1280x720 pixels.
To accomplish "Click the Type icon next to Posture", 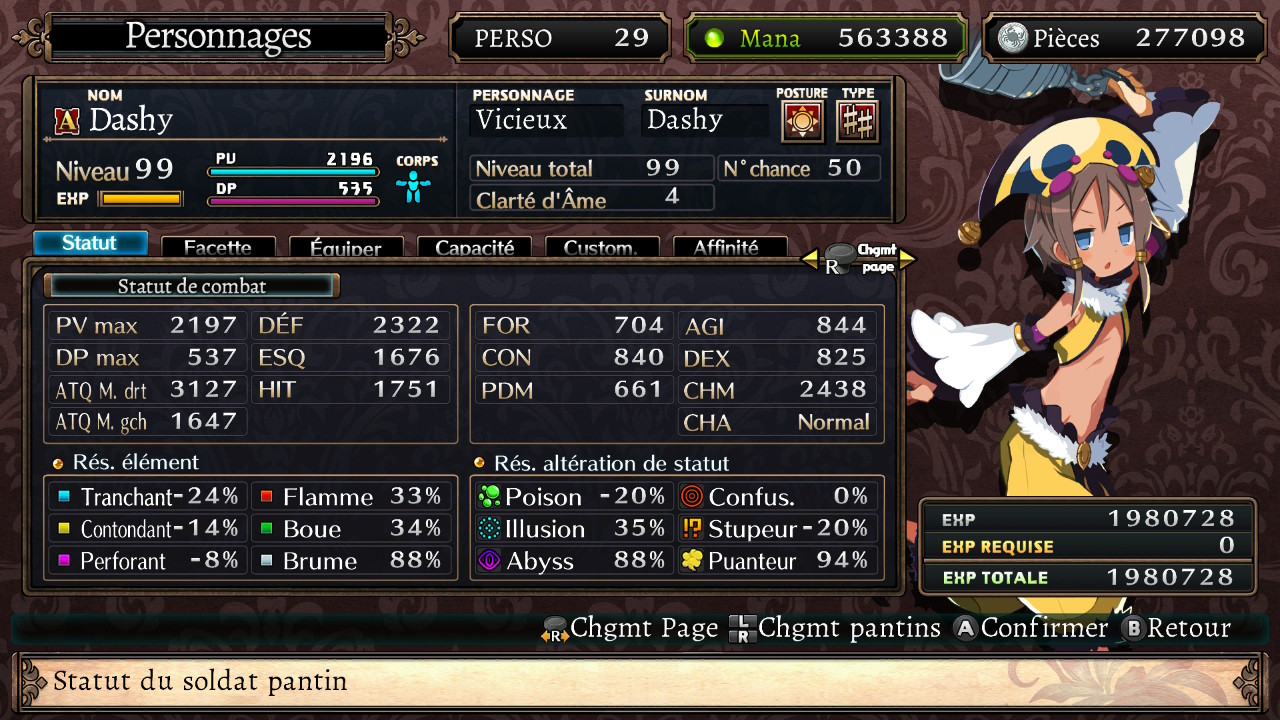I will [x=857, y=119].
